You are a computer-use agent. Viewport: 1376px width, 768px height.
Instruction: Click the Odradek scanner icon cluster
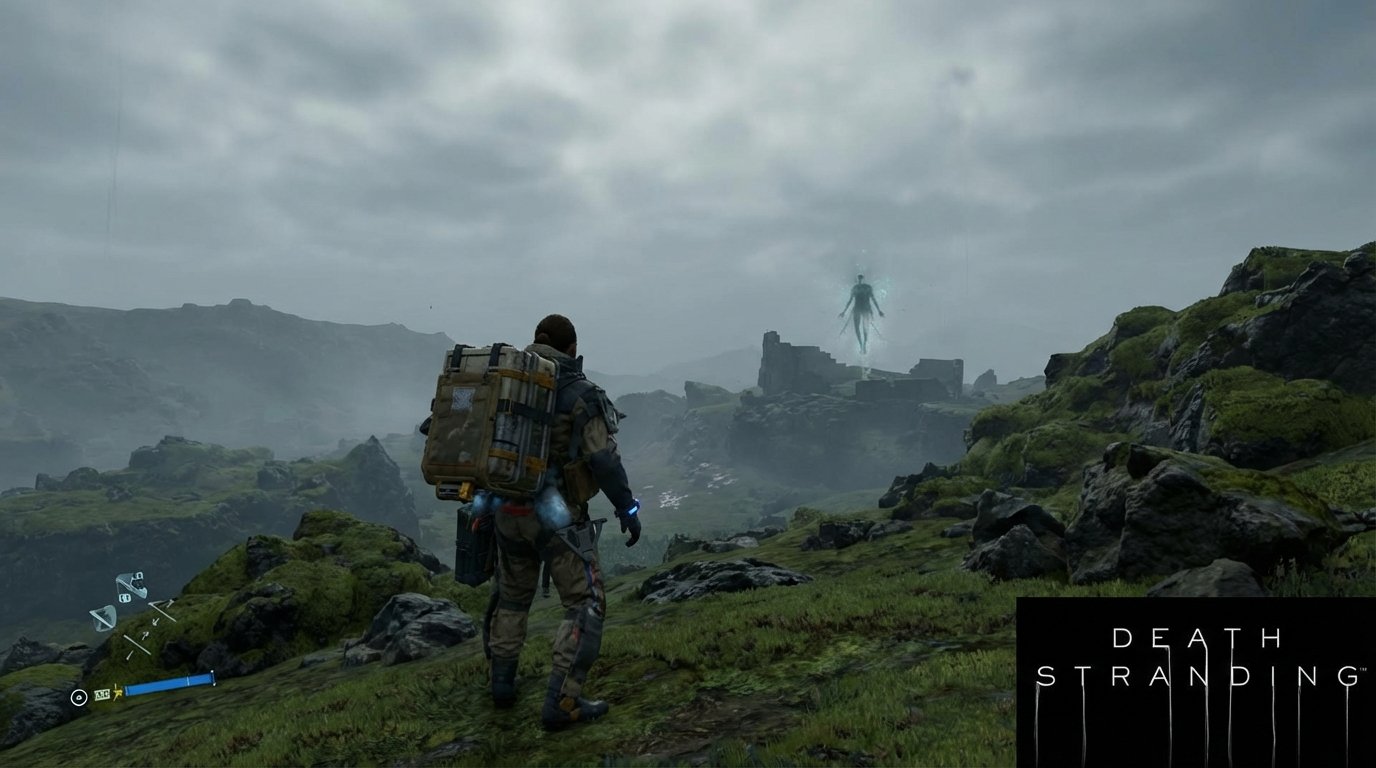pos(131,583)
